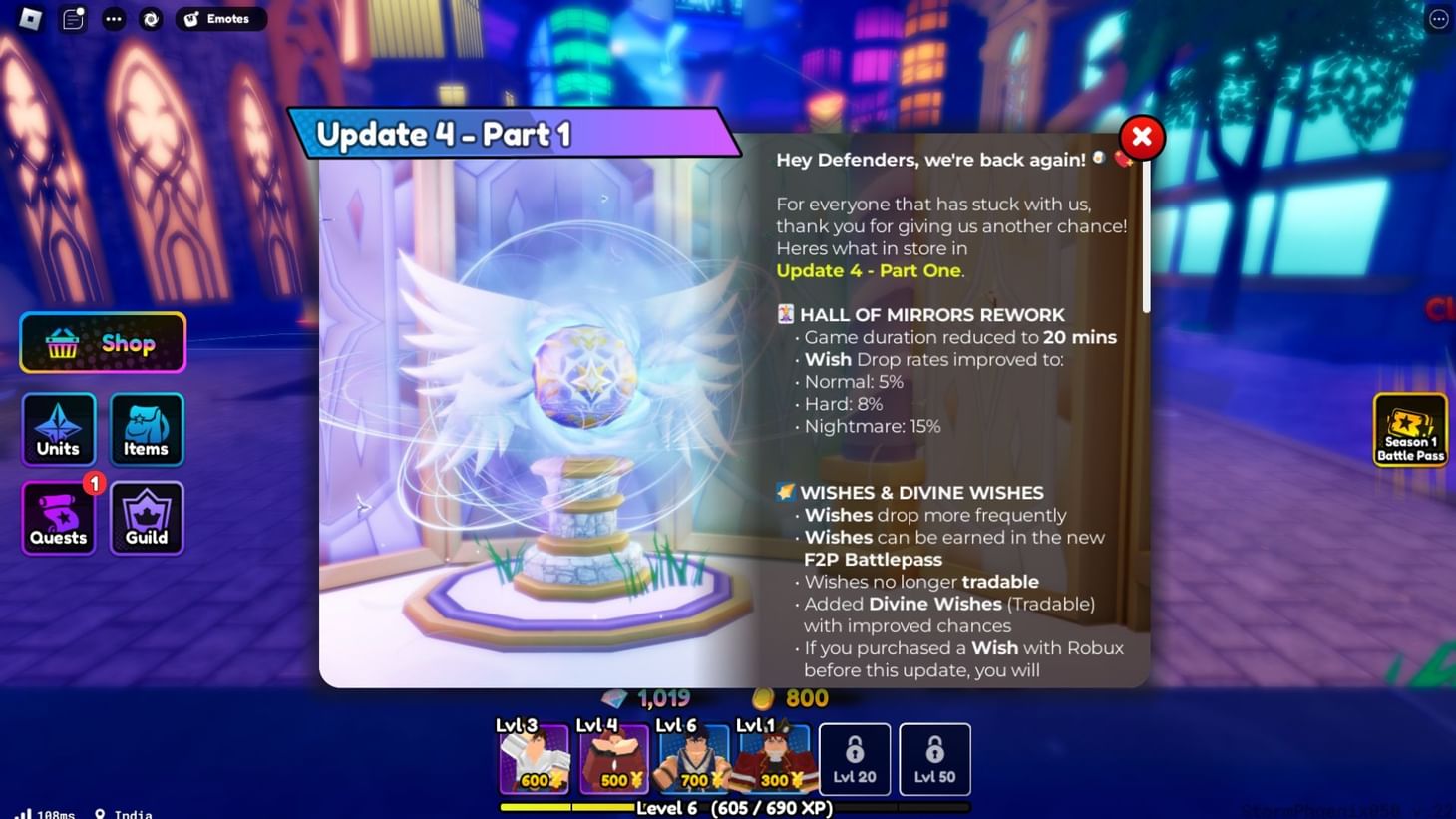Expand the India region selector
The height and width of the screenshot is (819, 1456).
coord(122,813)
